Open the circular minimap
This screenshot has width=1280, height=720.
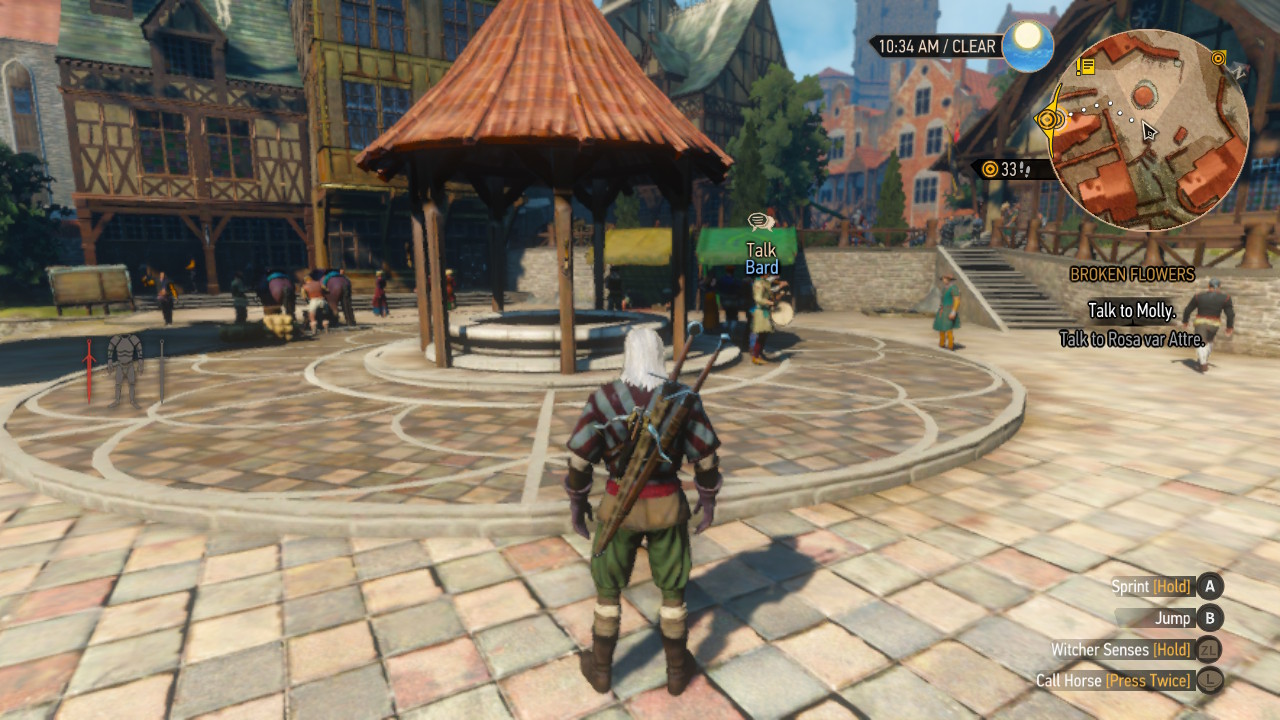point(1148,130)
